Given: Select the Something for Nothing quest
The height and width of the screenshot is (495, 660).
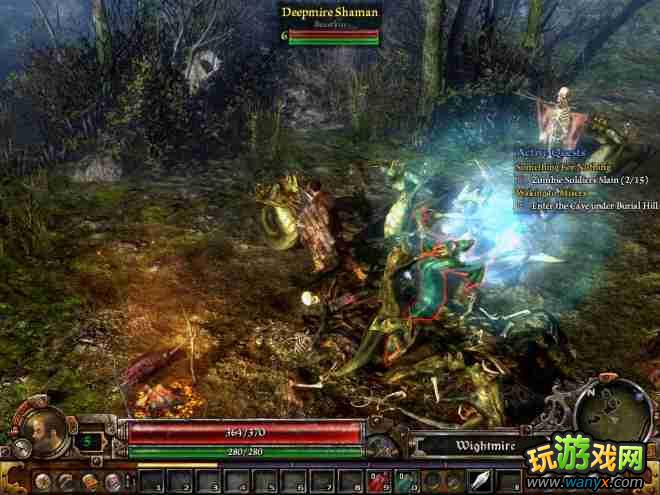Looking at the screenshot, I should (564, 165).
